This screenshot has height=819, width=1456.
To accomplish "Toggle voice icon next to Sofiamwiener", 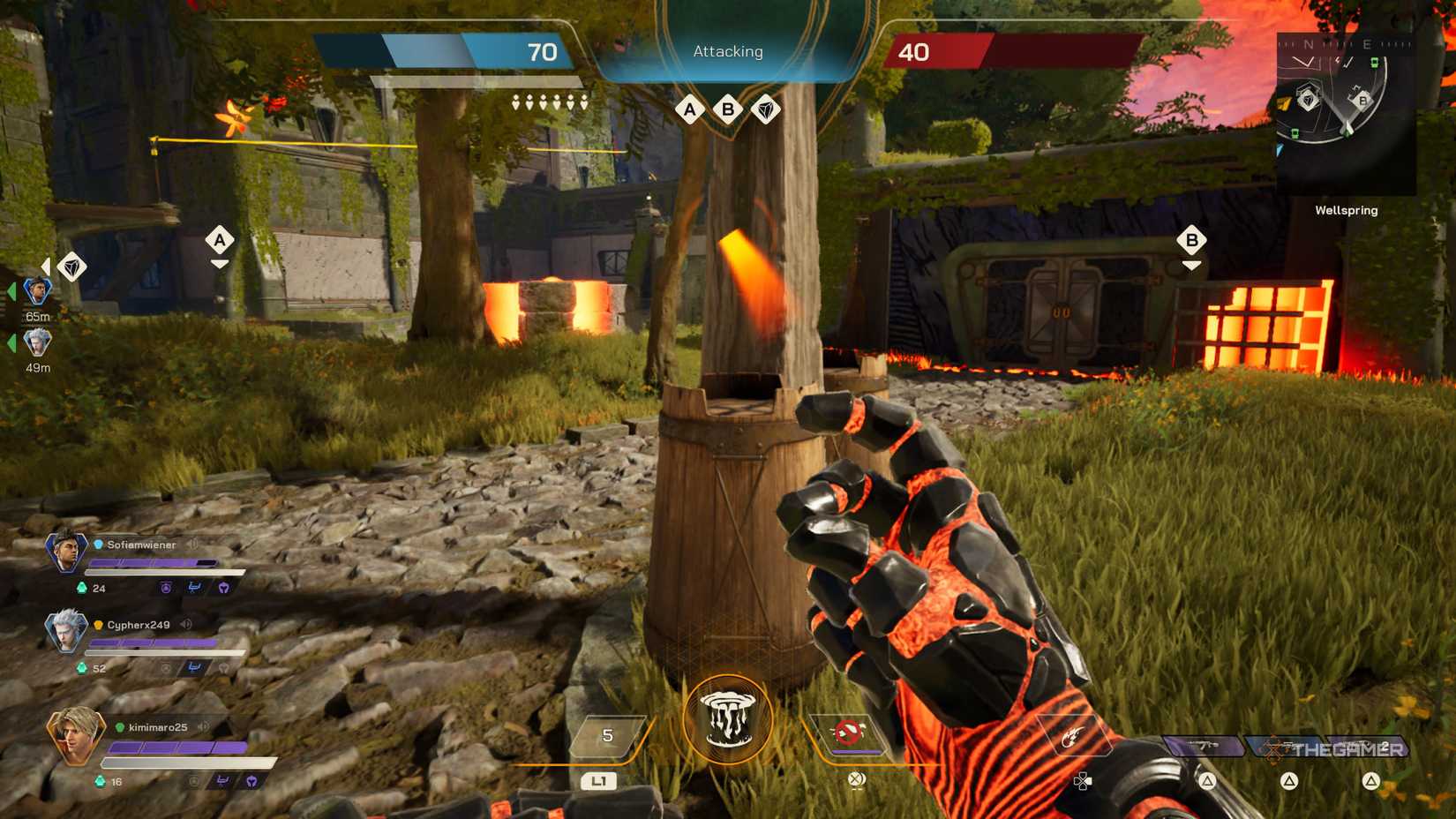I will click(x=192, y=545).
